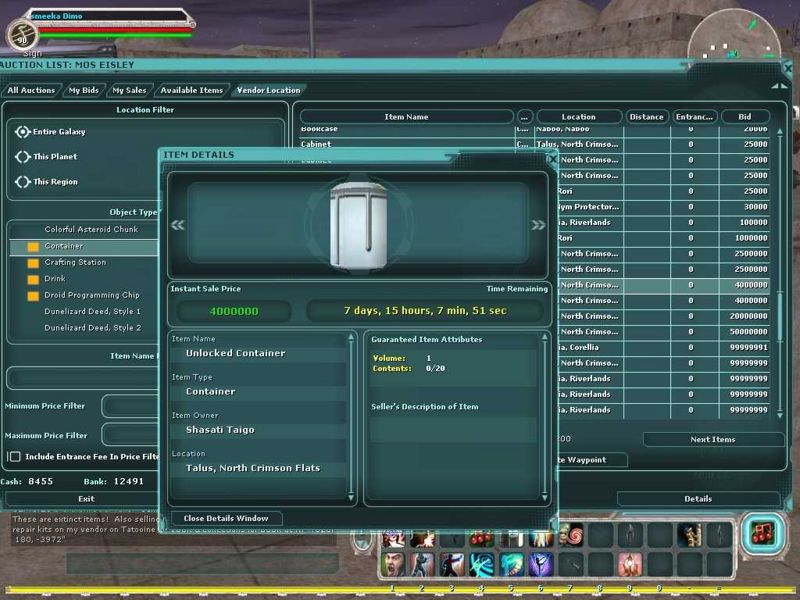Load the Next Items page

point(712,439)
